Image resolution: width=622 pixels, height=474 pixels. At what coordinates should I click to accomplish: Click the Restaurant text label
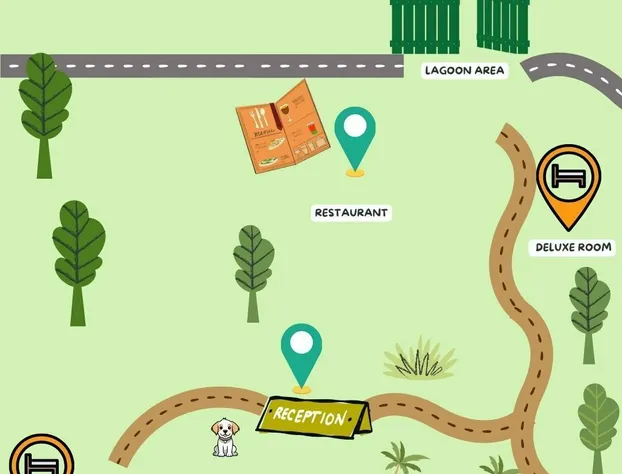pyautogui.click(x=351, y=213)
